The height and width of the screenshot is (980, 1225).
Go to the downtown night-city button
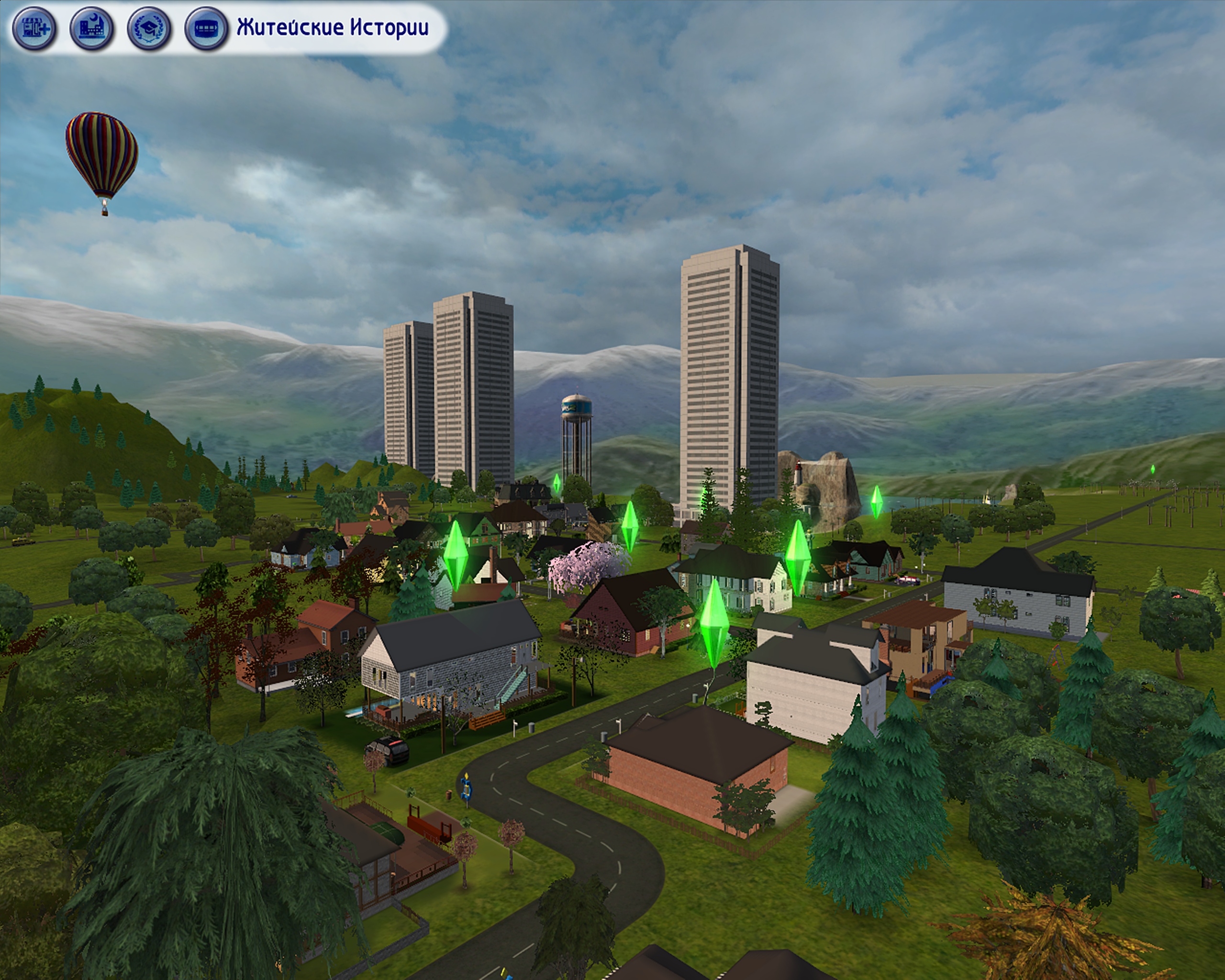coord(91,28)
